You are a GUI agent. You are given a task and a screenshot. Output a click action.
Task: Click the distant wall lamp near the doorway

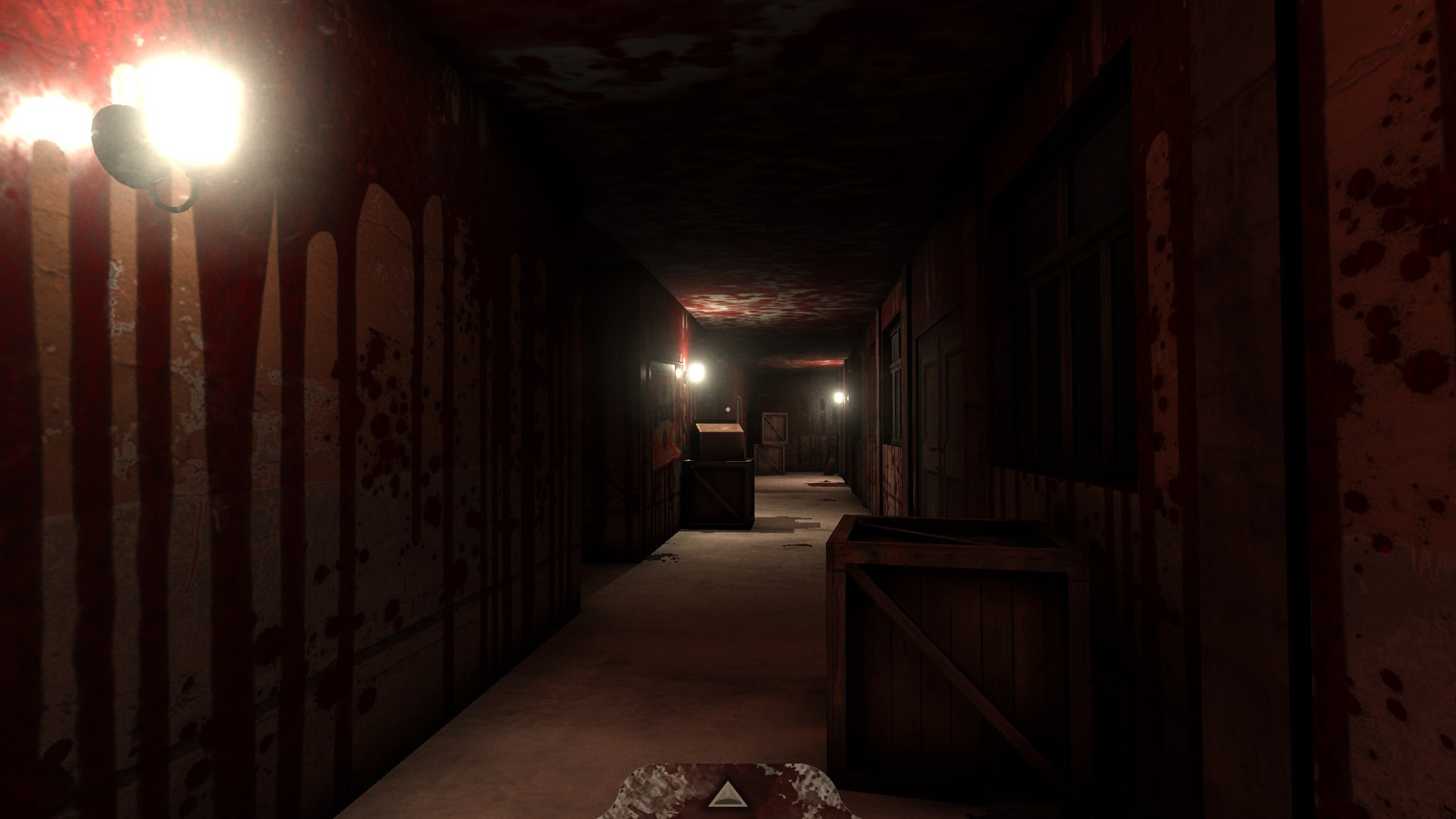(x=694, y=371)
